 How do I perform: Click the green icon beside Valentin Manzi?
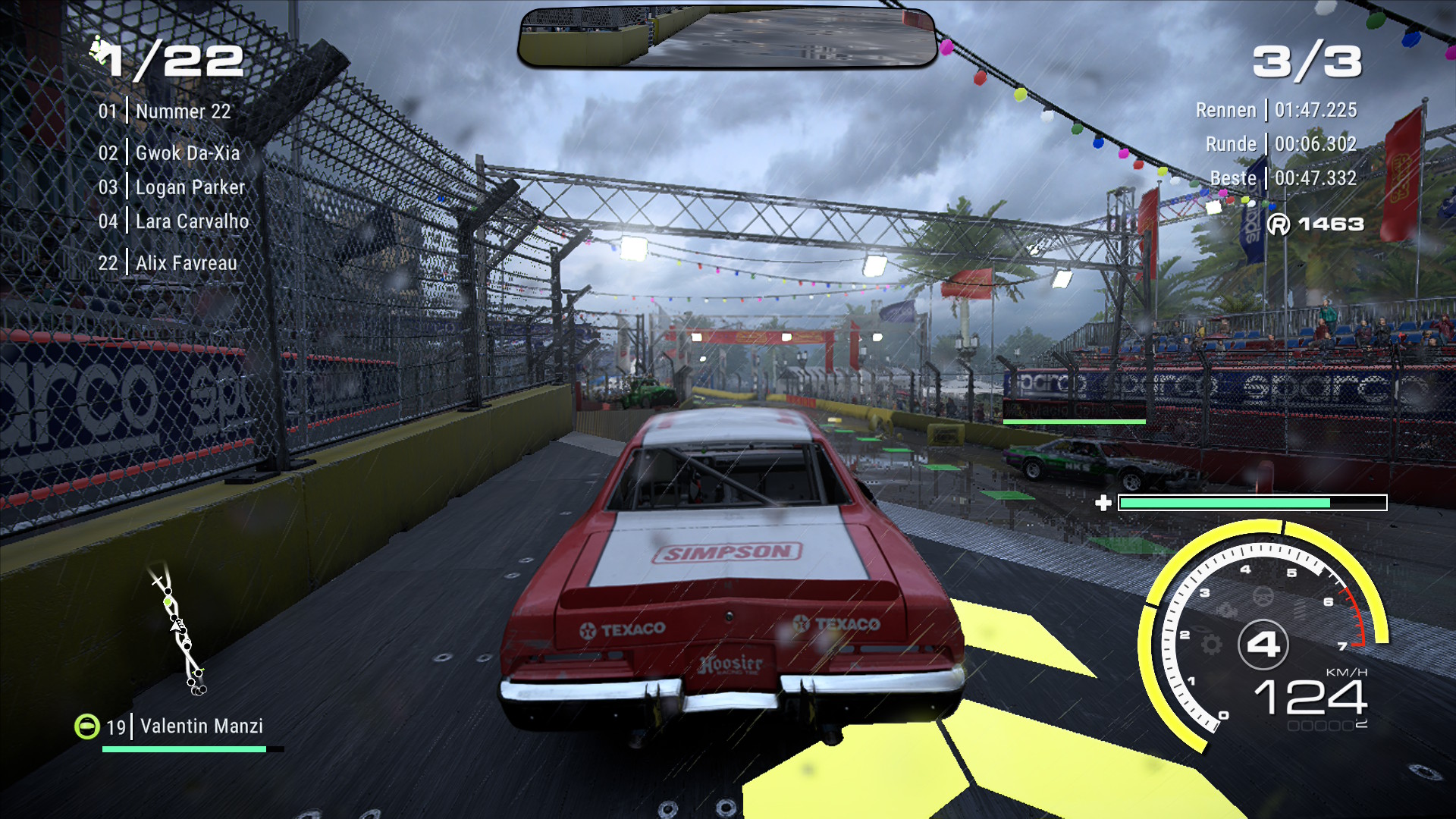point(87,726)
